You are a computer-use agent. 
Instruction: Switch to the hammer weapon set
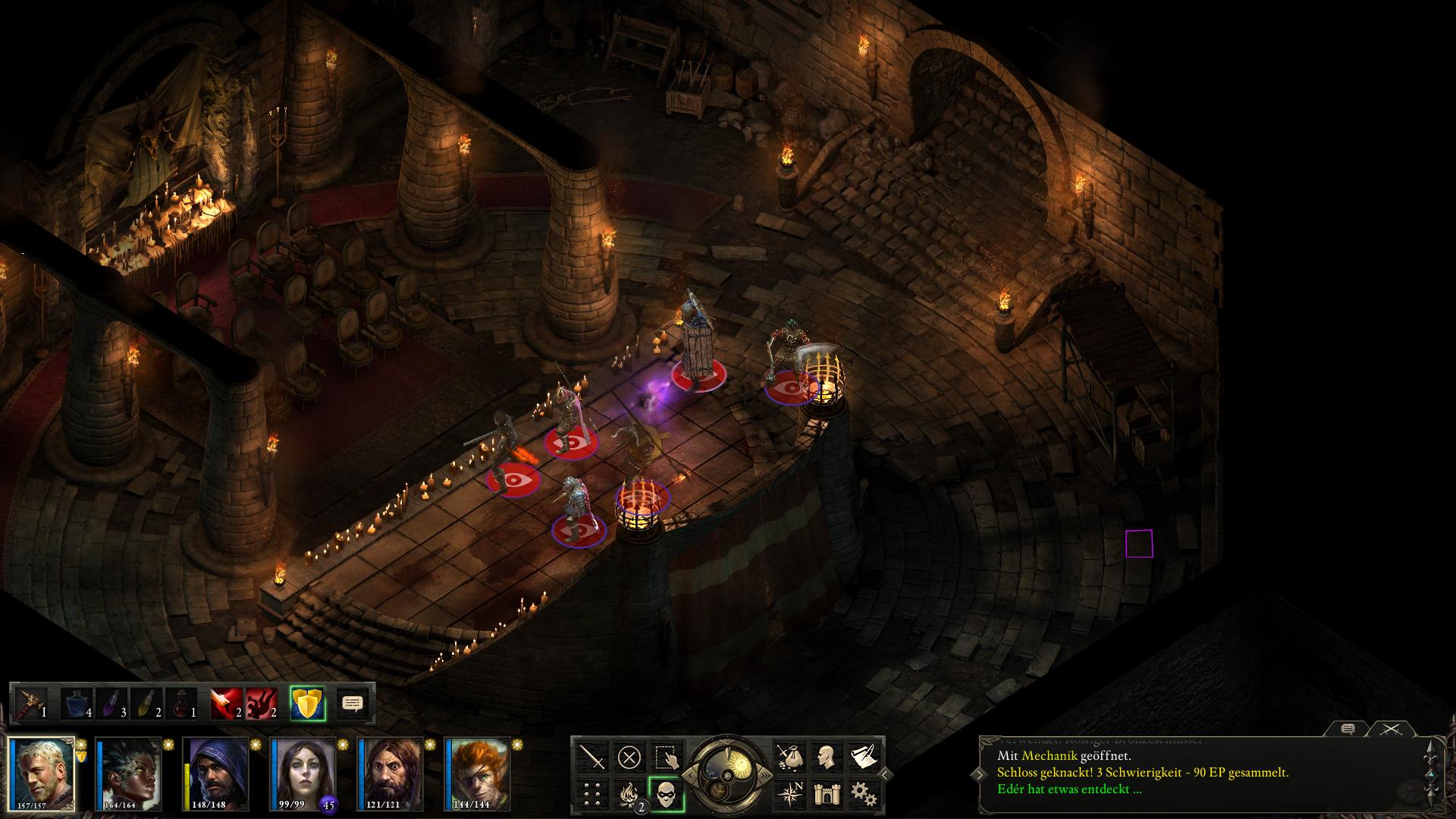click(x=32, y=704)
